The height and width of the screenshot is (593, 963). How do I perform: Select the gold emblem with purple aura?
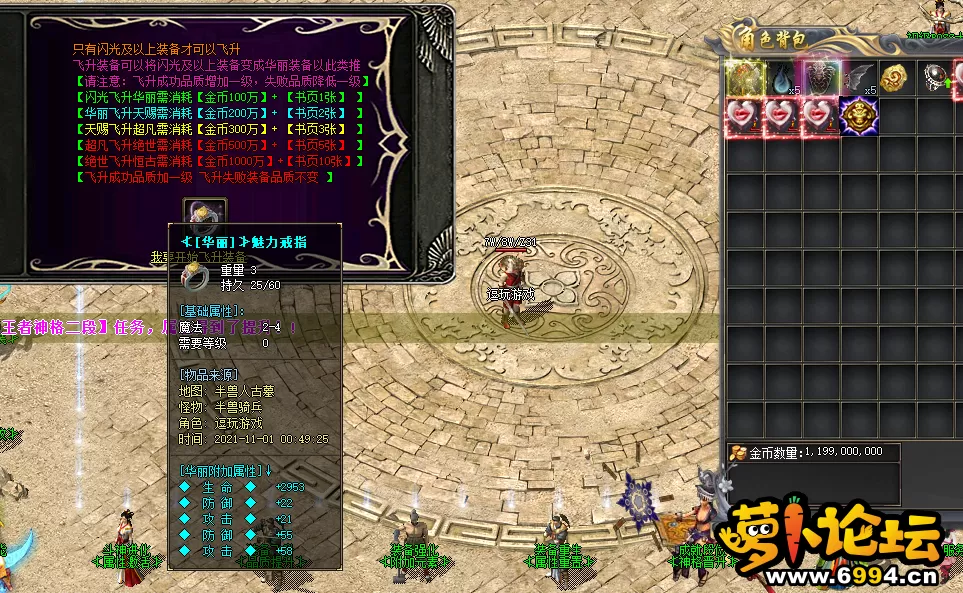[x=858, y=117]
